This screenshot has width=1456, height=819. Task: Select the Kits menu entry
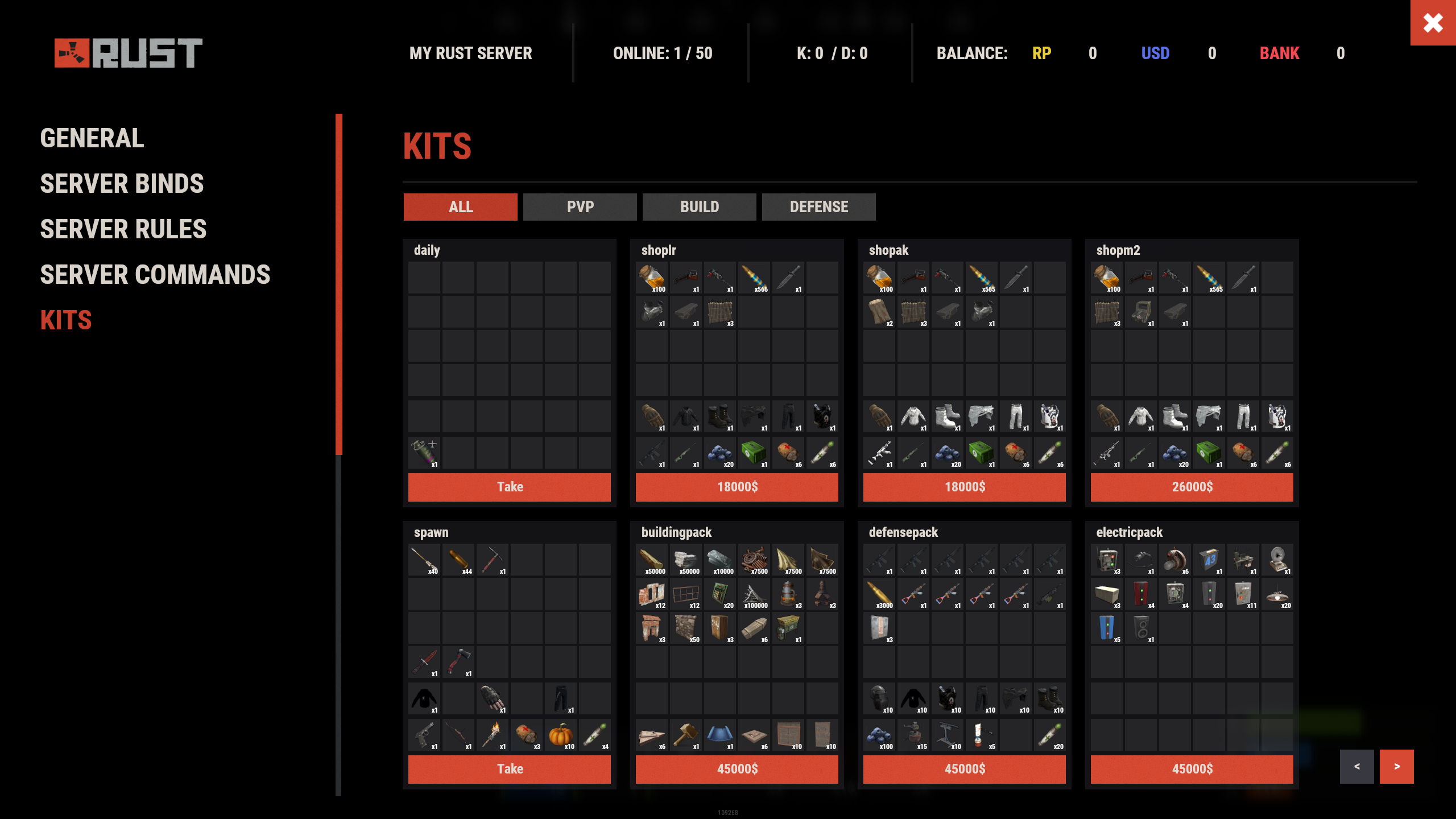coord(66,320)
